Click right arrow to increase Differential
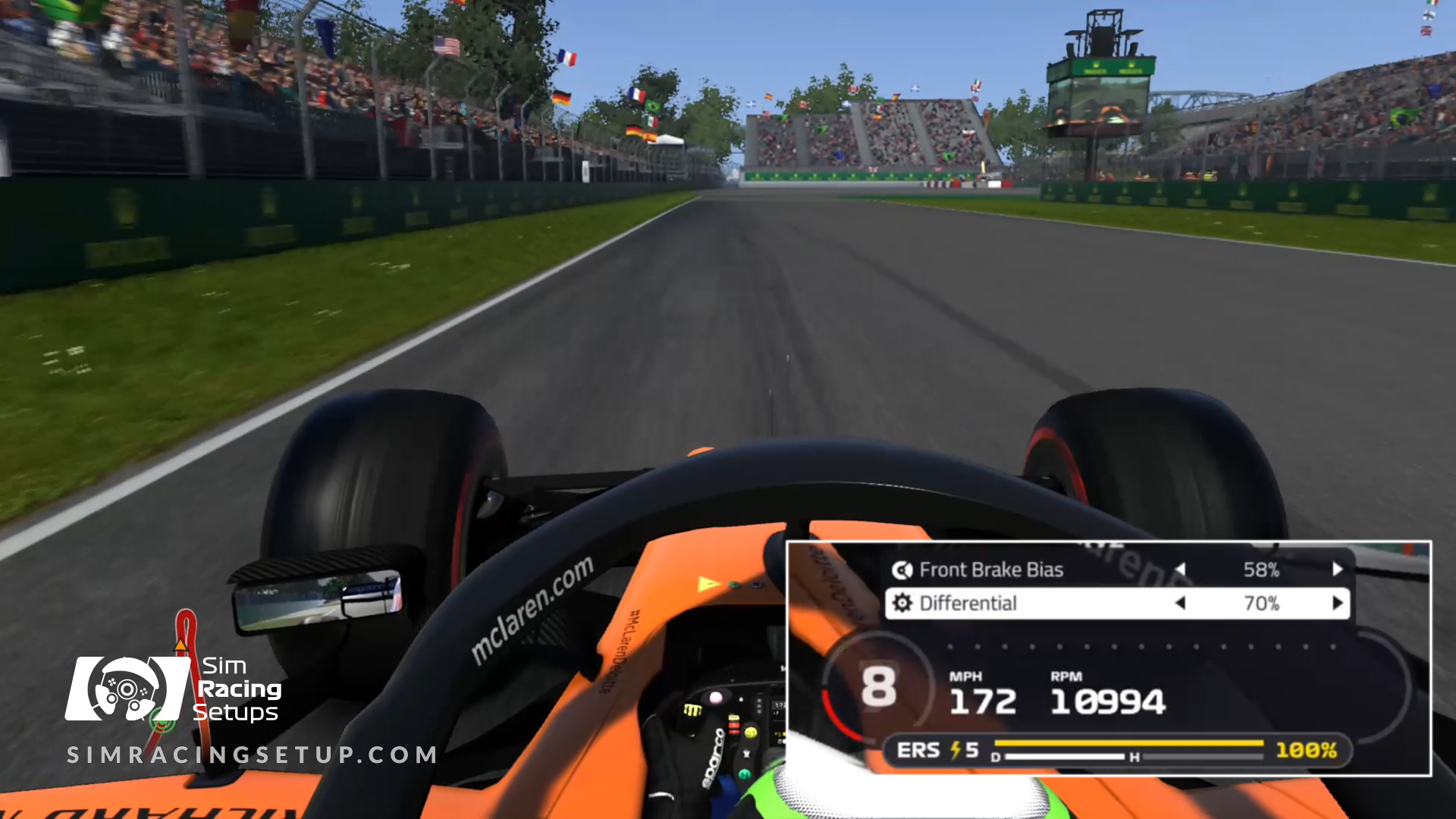The height and width of the screenshot is (819, 1456). click(x=1337, y=603)
